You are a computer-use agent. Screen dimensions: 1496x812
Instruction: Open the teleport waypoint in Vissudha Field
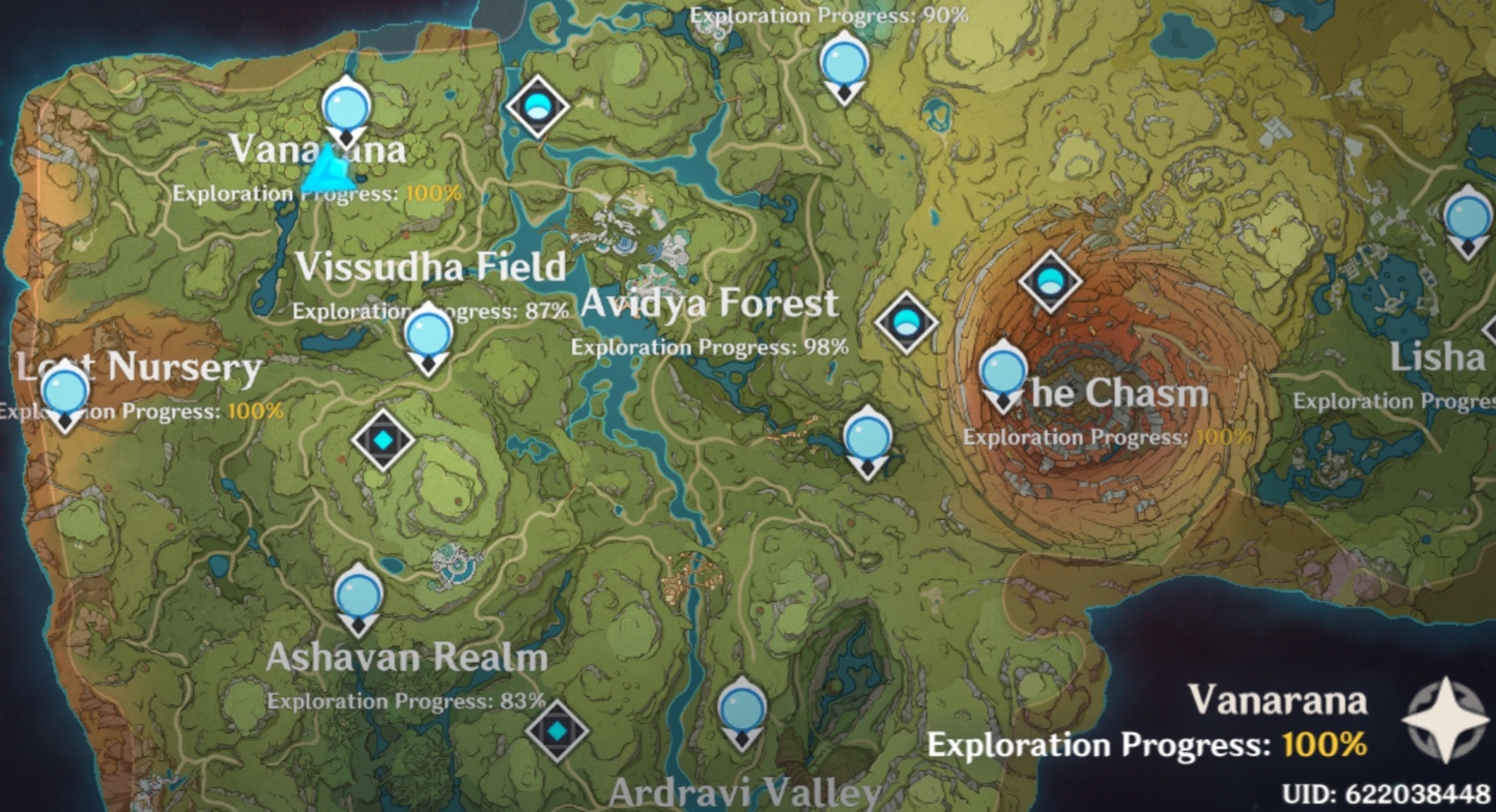[x=428, y=334]
